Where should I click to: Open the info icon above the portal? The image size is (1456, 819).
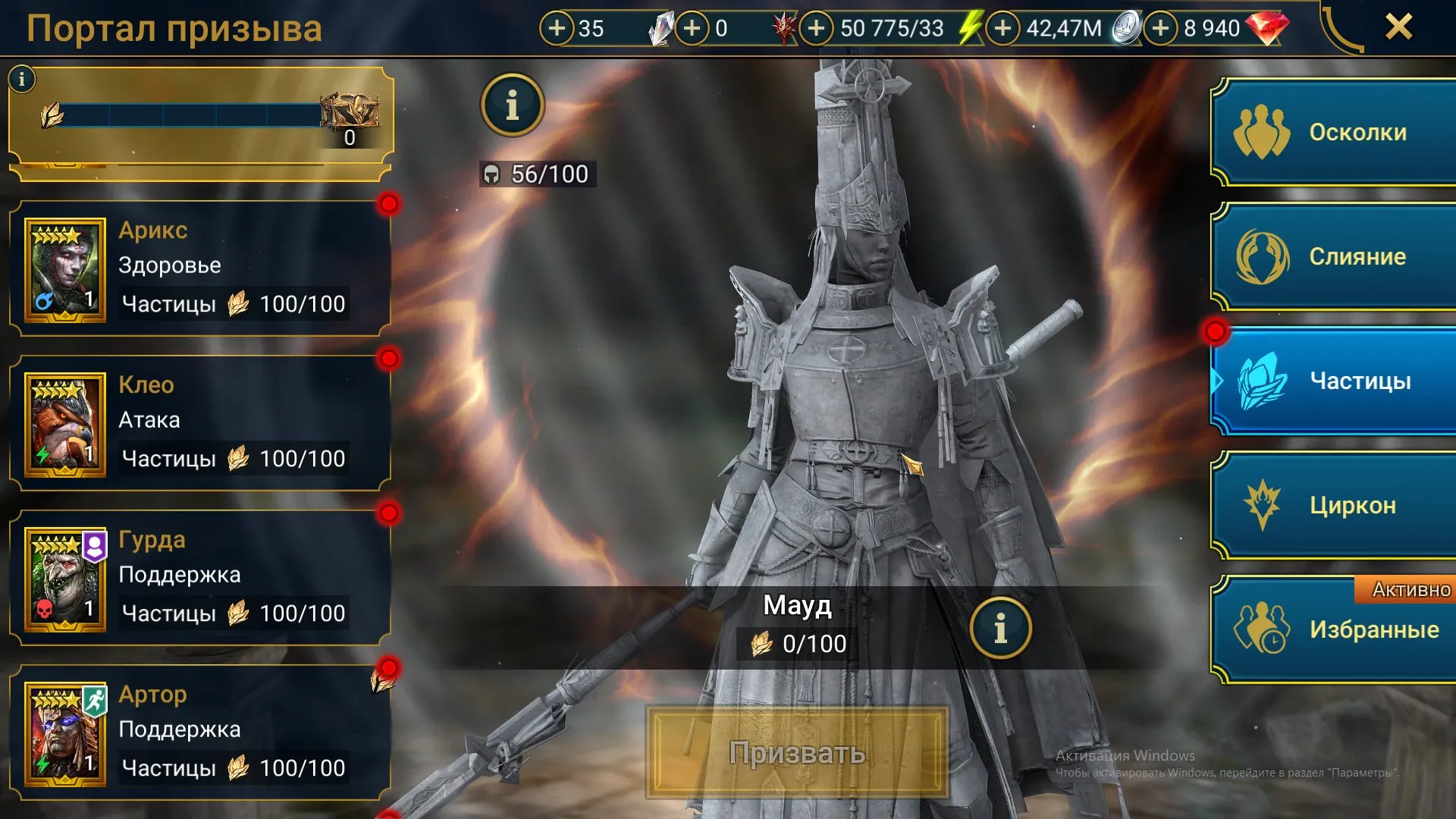(513, 106)
